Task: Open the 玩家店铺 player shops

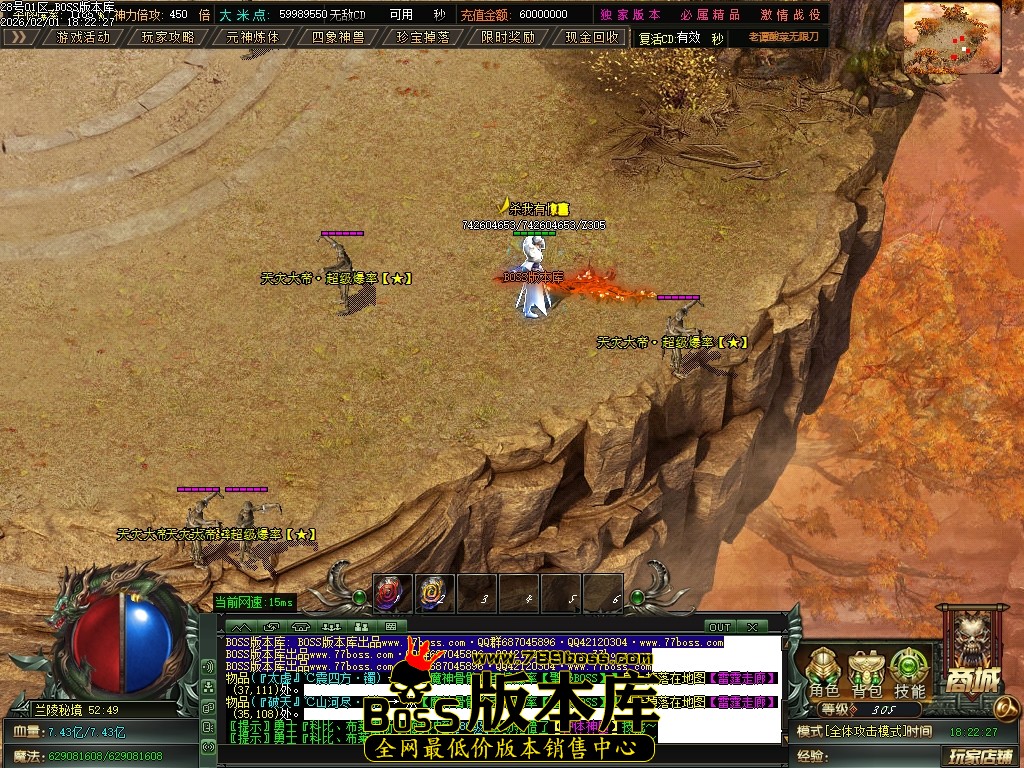Action: (980, 756)
